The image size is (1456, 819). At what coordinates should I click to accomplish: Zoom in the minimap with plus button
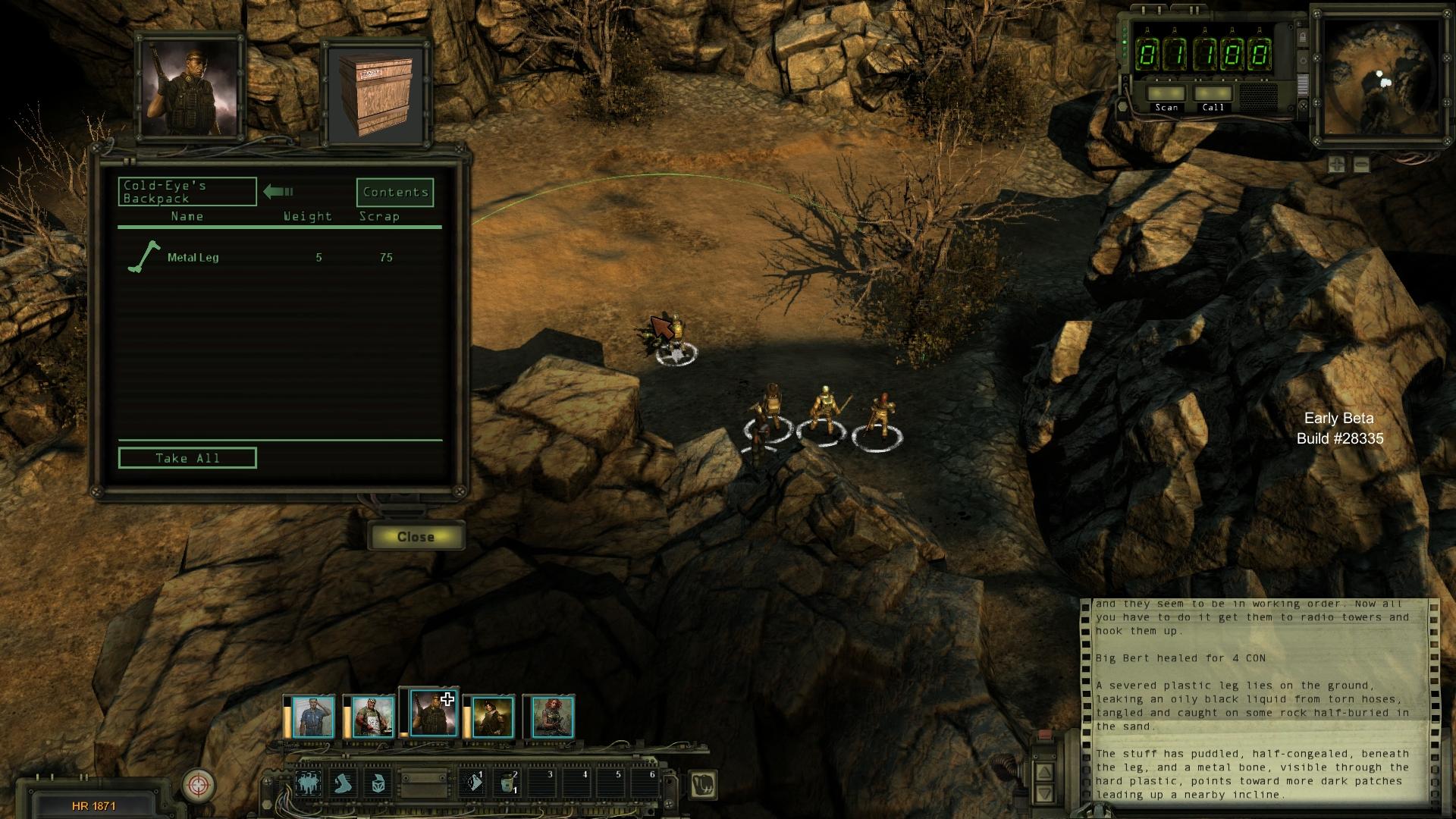[x=1336, y=165]
